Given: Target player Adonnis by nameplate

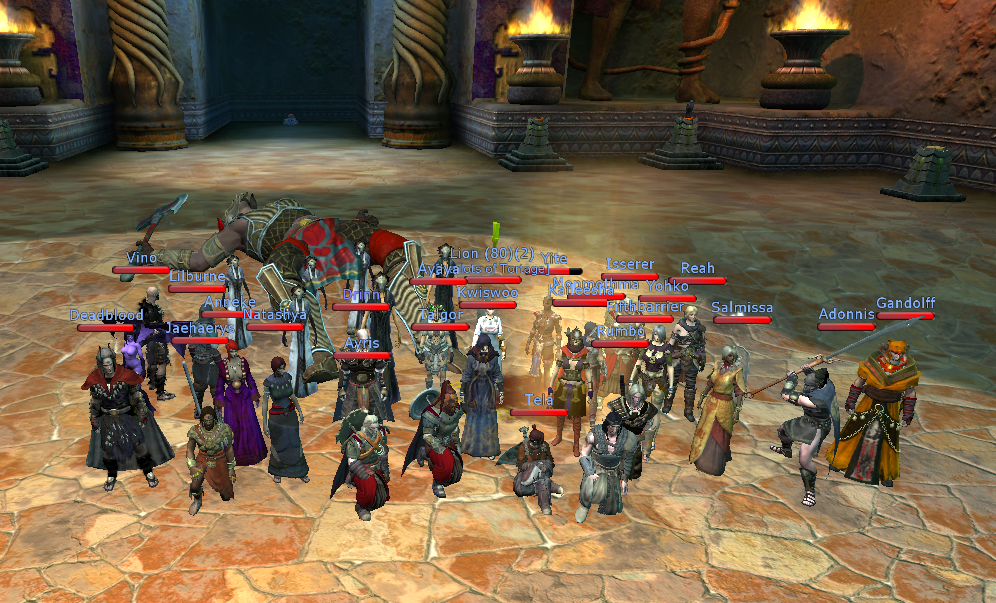Looking at the screenshot, I should click(846, 314).
